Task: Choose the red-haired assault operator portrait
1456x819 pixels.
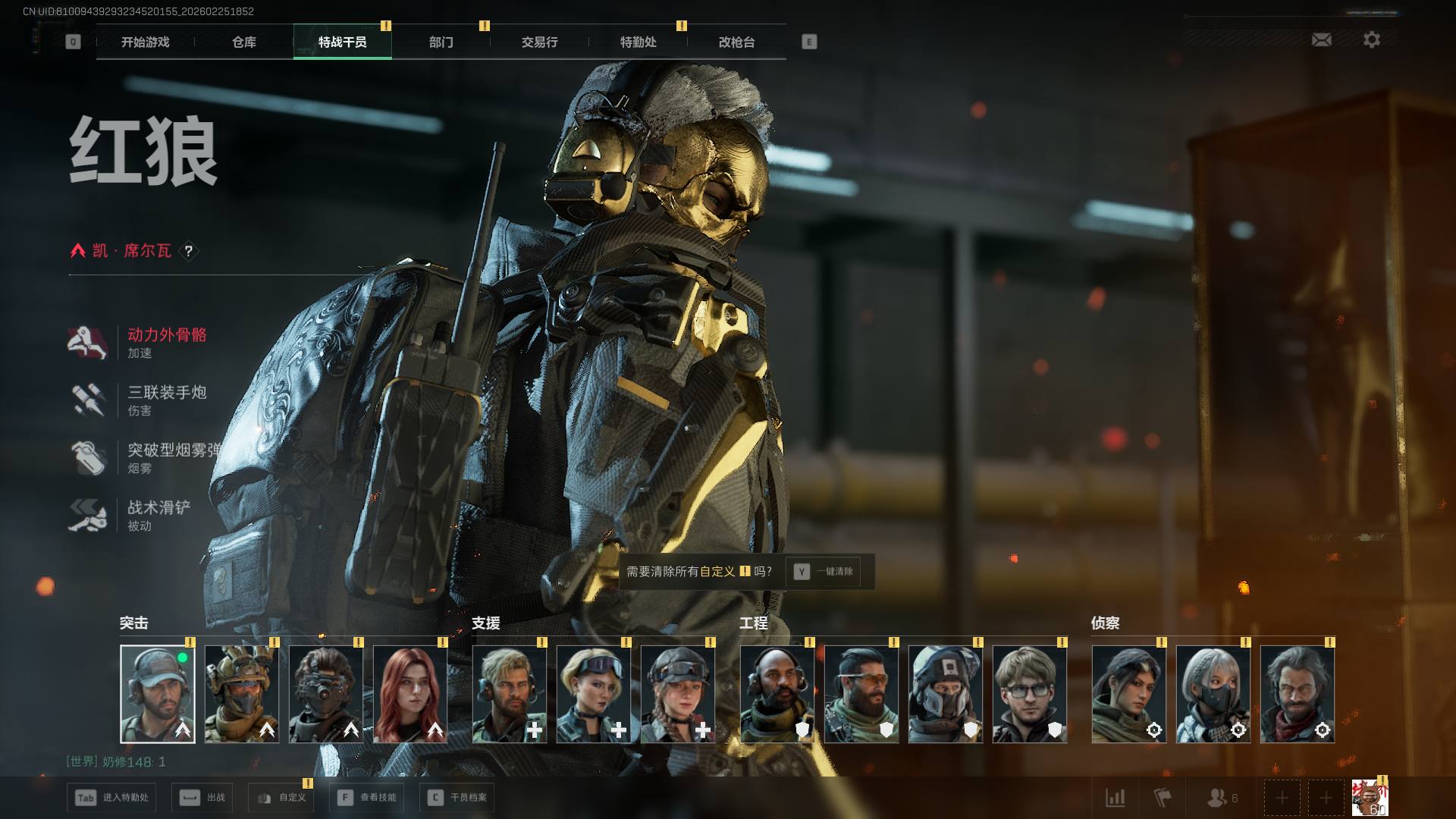Action: coord(410,694)
